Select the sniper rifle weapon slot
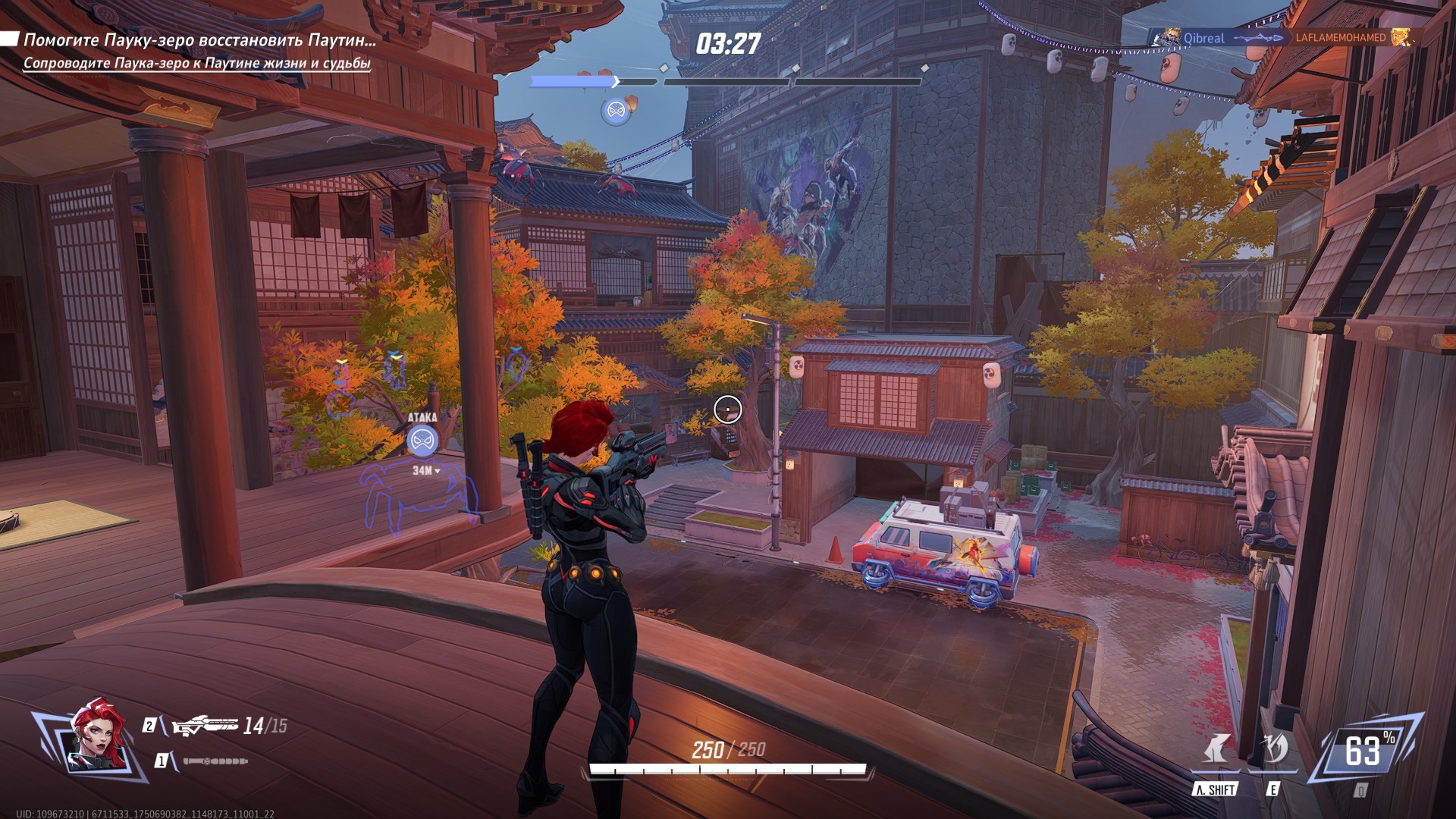 (x=206, y=726)
